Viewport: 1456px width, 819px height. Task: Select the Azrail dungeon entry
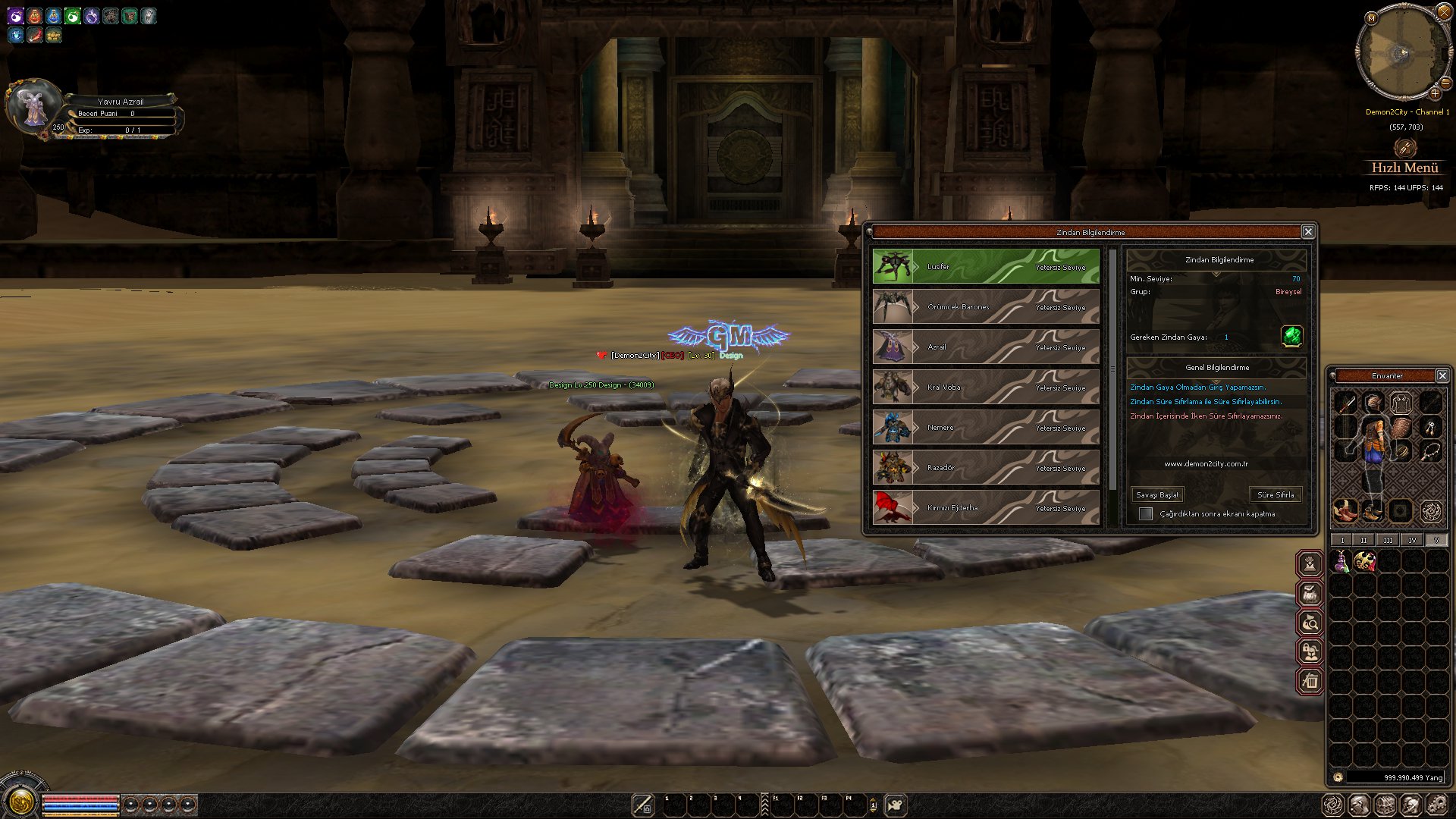pyautogui.click(x=985, y=347)
